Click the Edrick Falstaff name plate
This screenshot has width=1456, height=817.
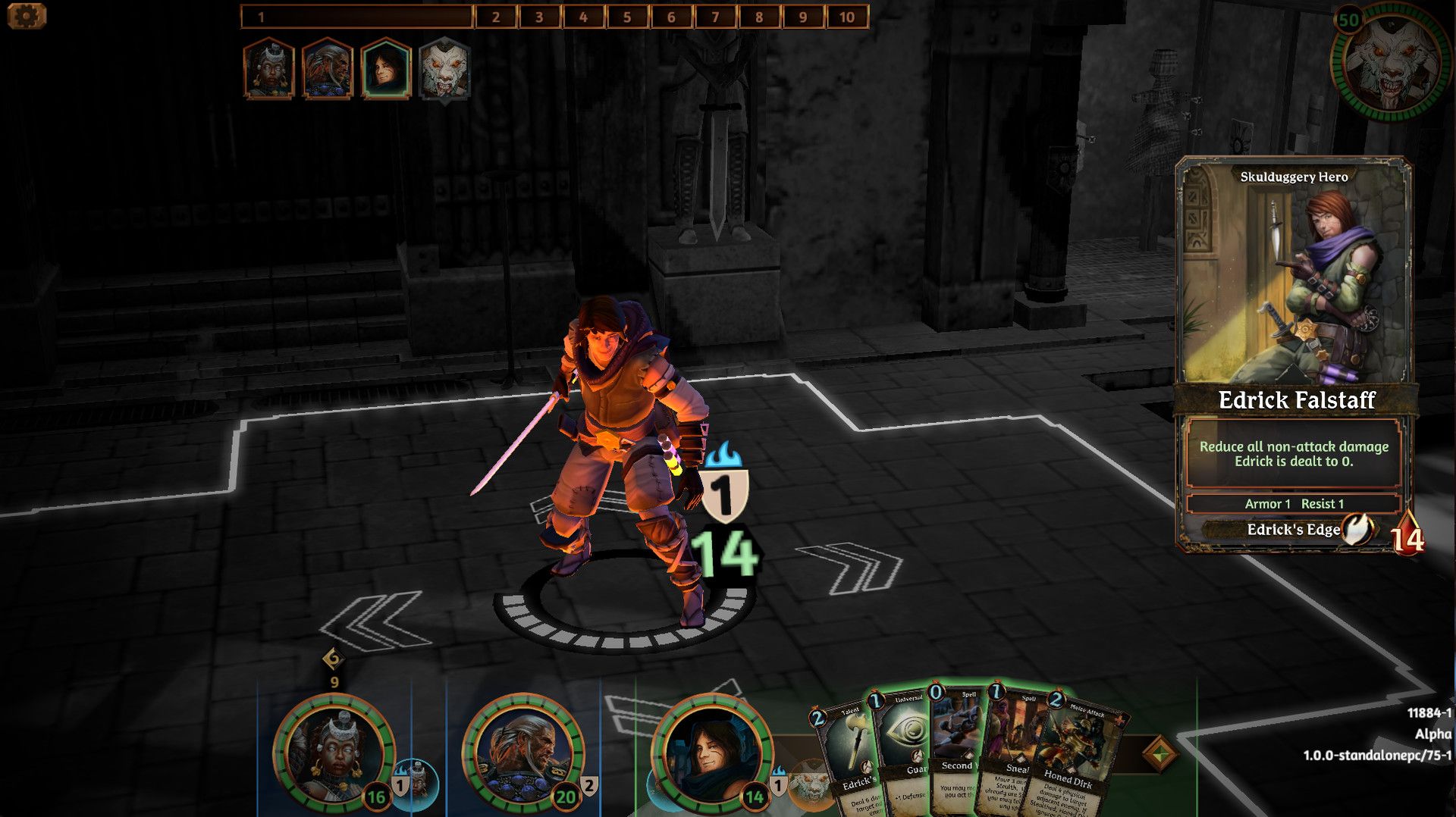[1295, 401]
